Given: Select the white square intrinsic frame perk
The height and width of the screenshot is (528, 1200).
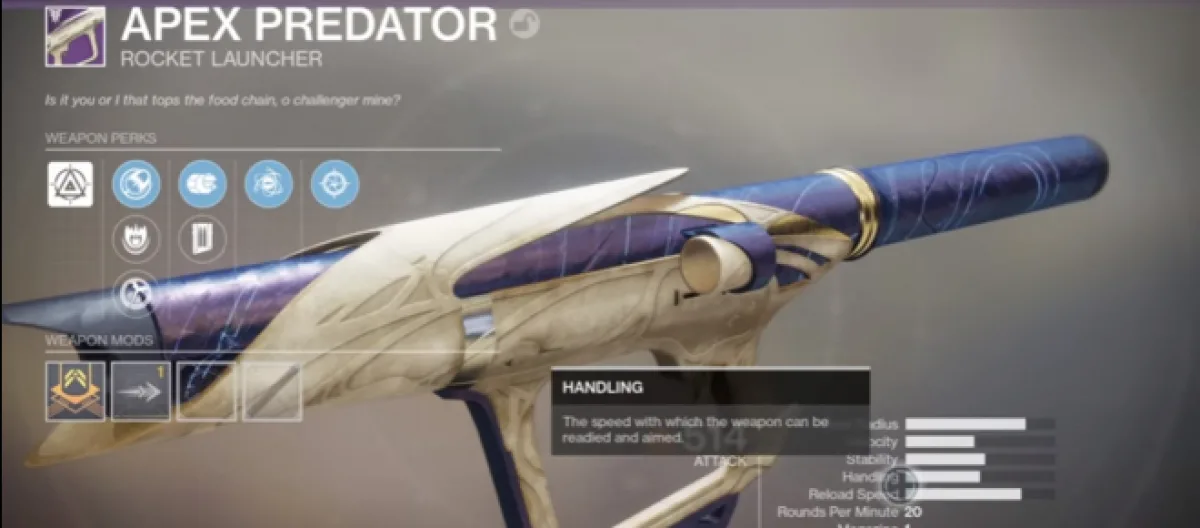Looking at the screenshot, I should 70,184.
